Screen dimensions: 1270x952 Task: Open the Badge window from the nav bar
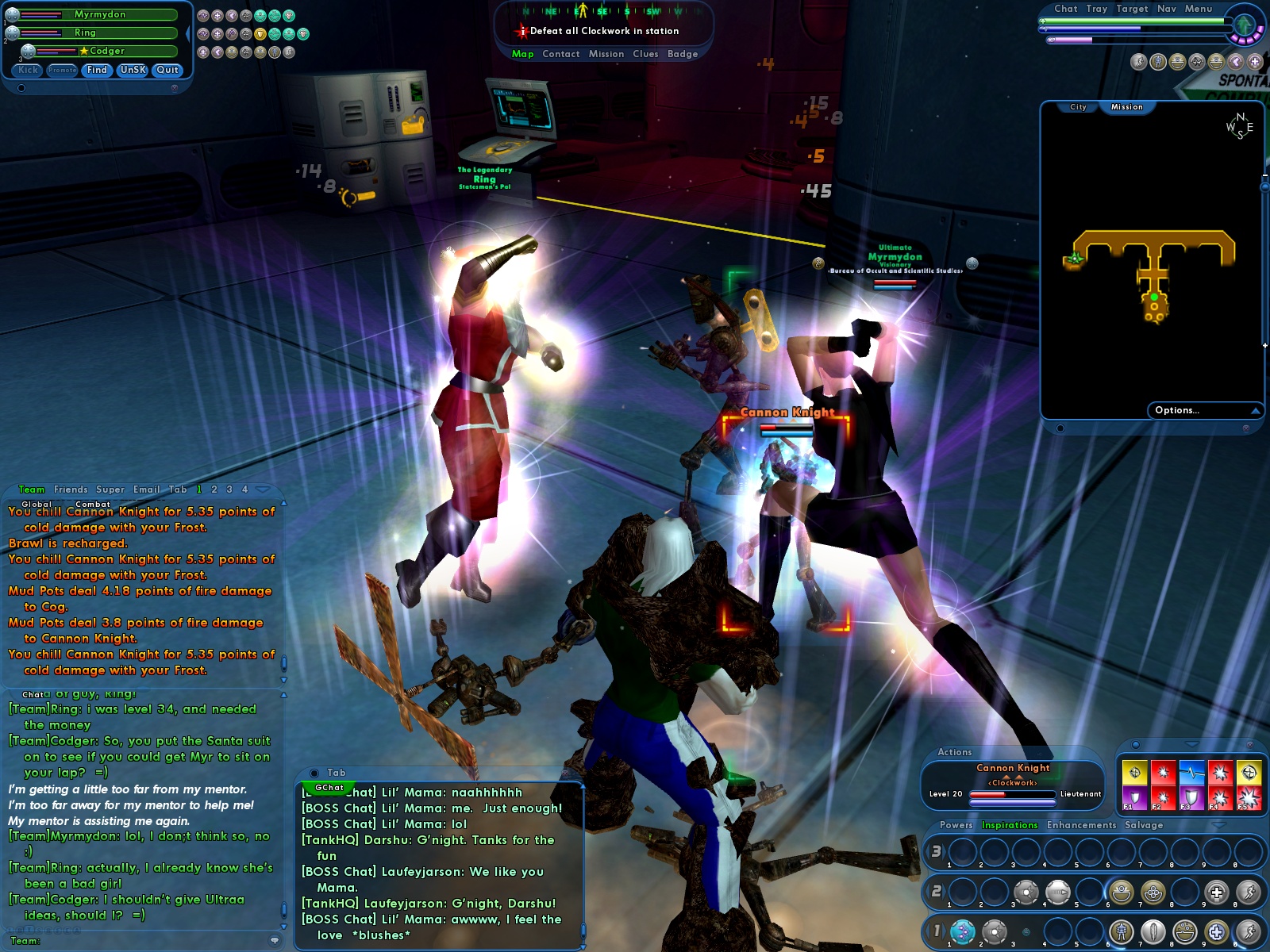pyautogui.click(x=683, y=54)
